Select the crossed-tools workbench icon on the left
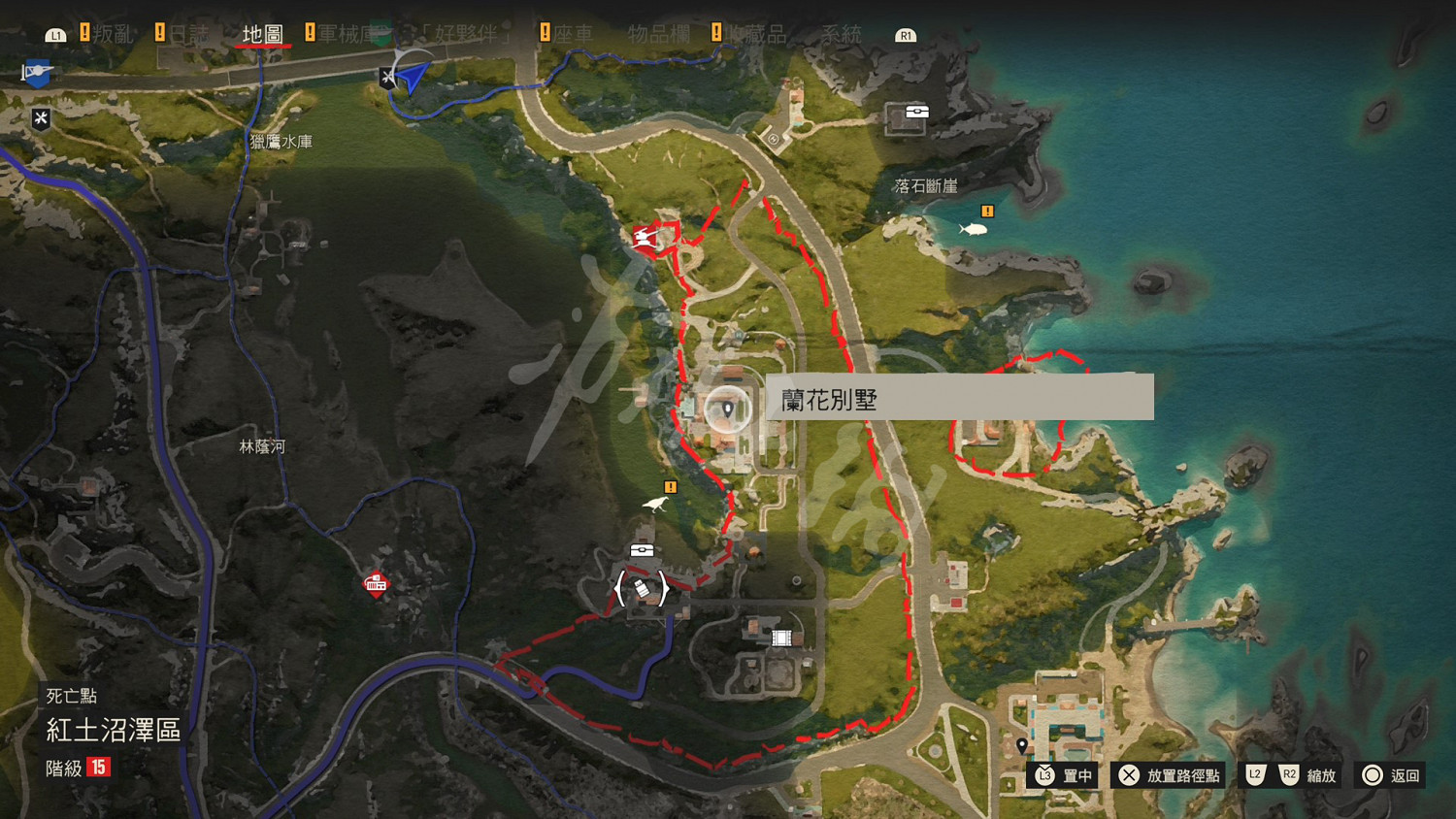 40,119
